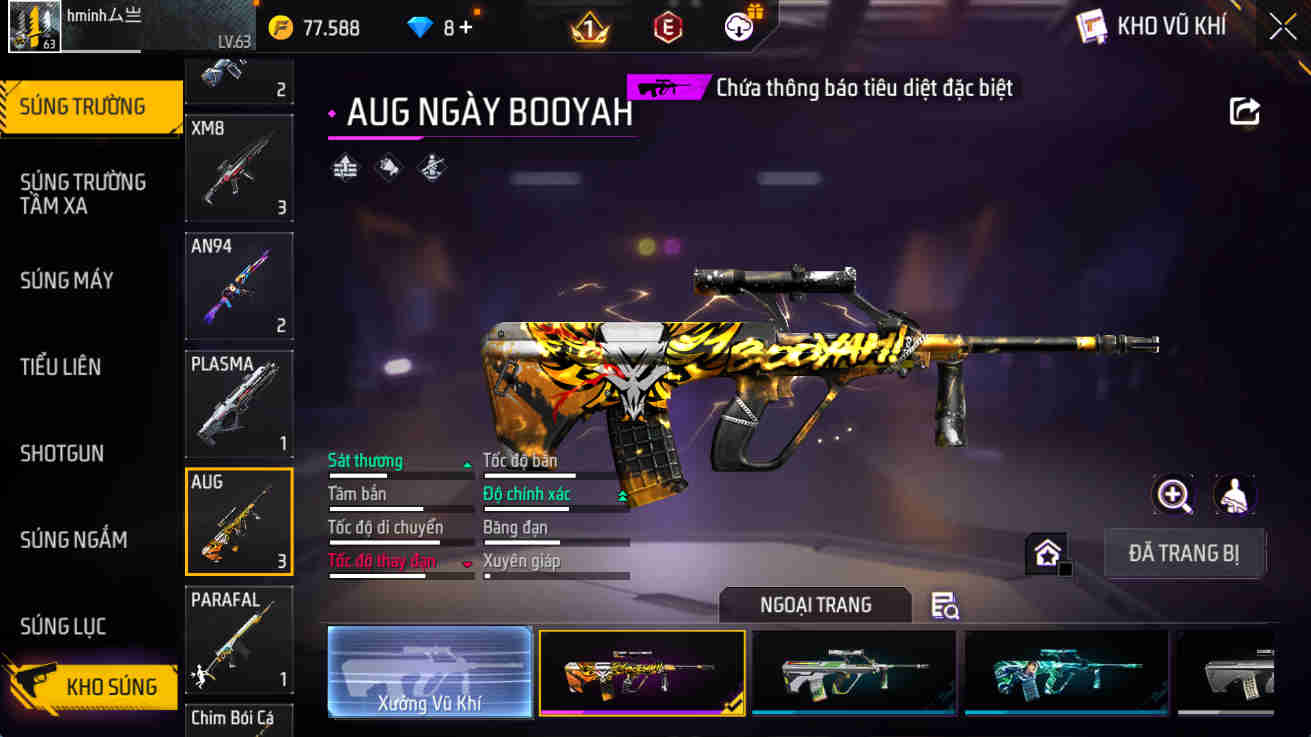Click the home-star equip slot icon

pos(1048,551)
